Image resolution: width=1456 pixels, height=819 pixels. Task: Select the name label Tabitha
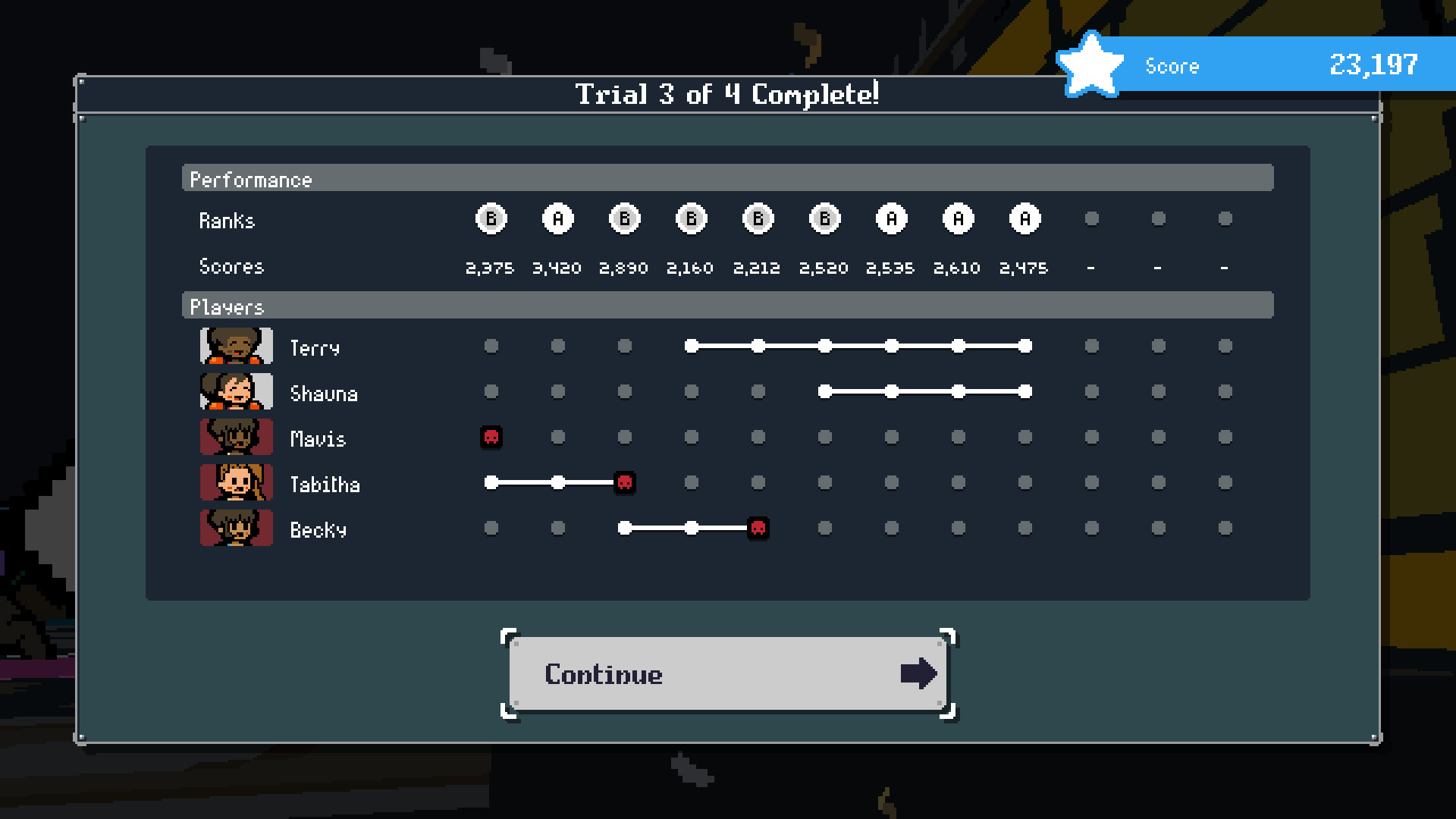click(325, 484)
